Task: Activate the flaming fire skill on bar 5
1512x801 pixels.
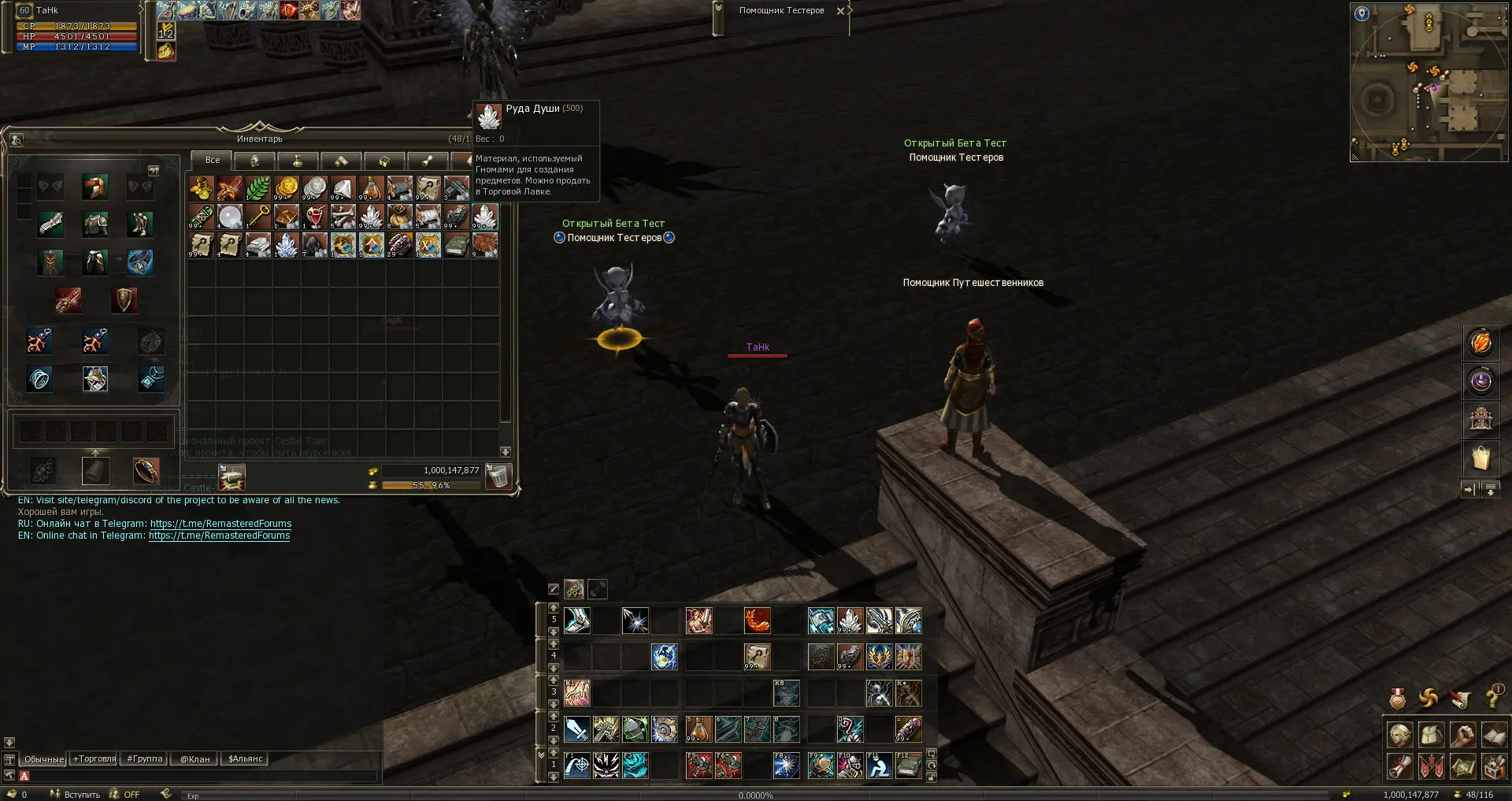Action: tap(757, 621)
